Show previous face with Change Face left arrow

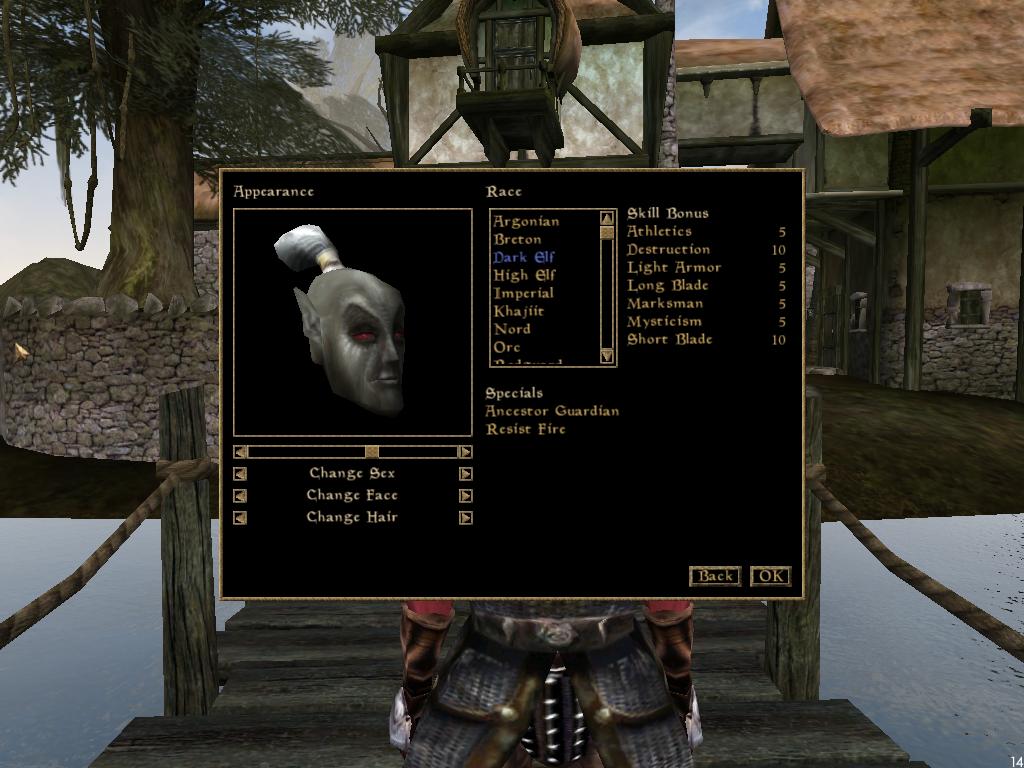click(240, 496)
